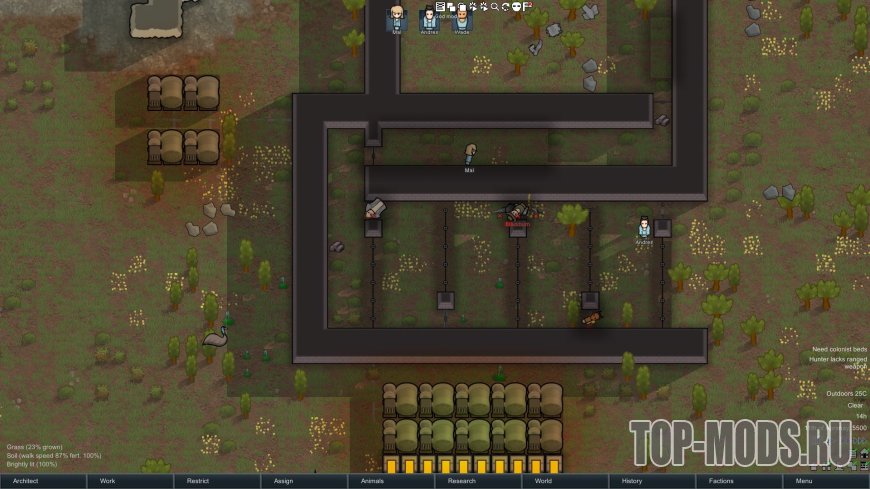Viewport: 870px width, 489px height.
Task: Switch to the World view
Action: (543, 481)
